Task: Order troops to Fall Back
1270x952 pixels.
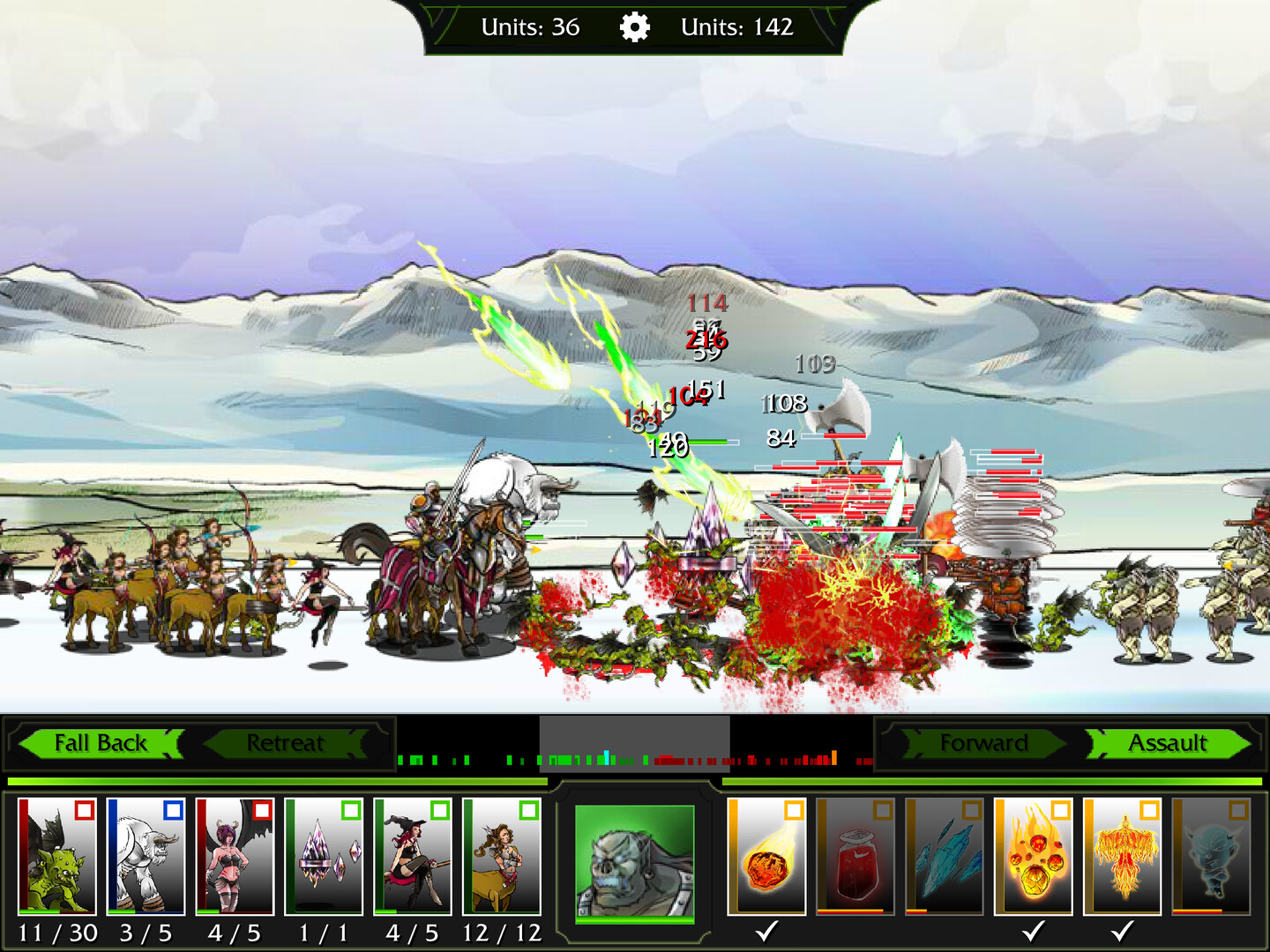Action: point(100,743)
